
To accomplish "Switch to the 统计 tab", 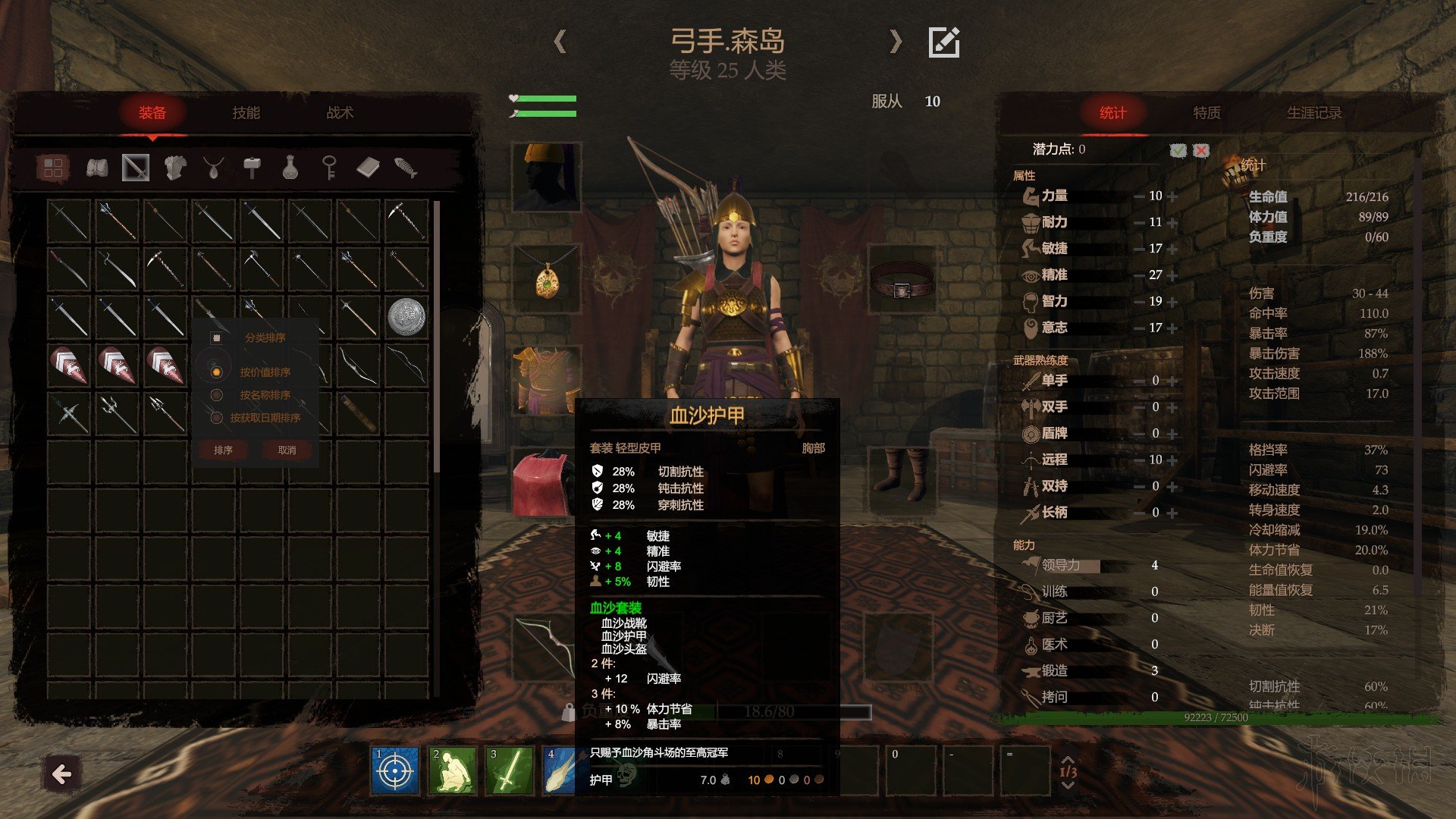I will [x=1112, y=113].
